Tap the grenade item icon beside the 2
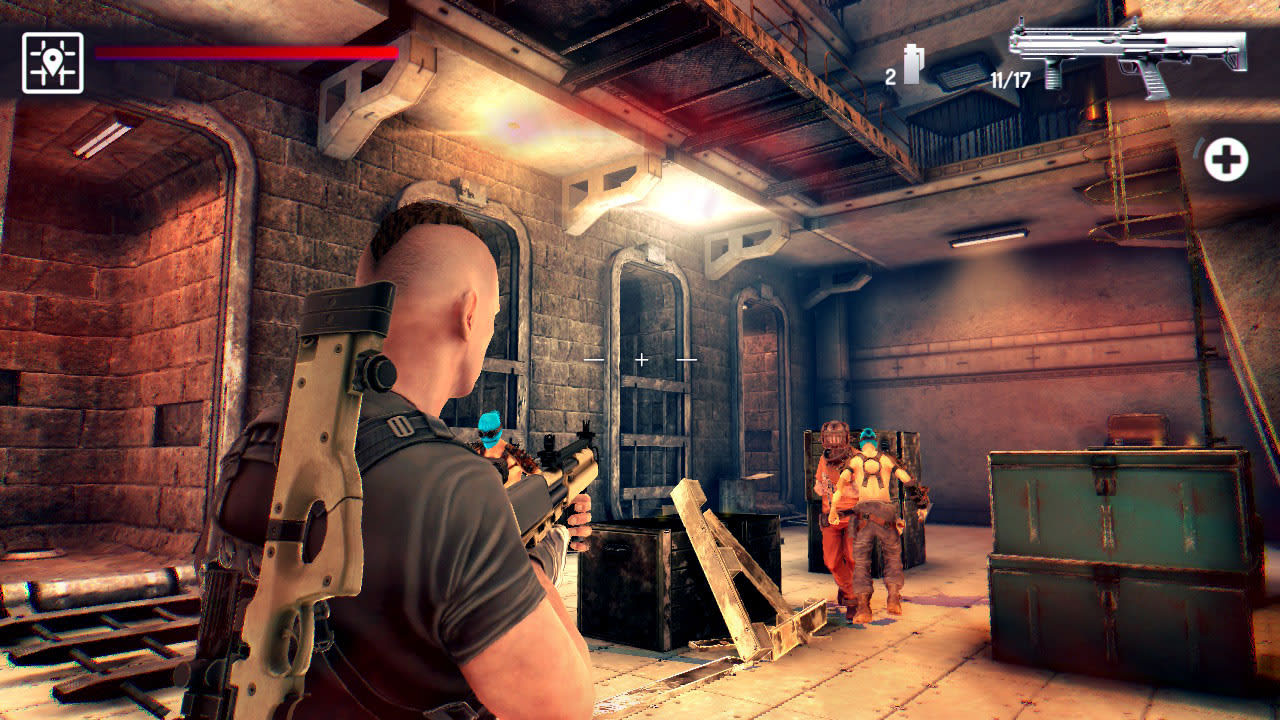The image size is (1280, 720). (x=915, y=63)
